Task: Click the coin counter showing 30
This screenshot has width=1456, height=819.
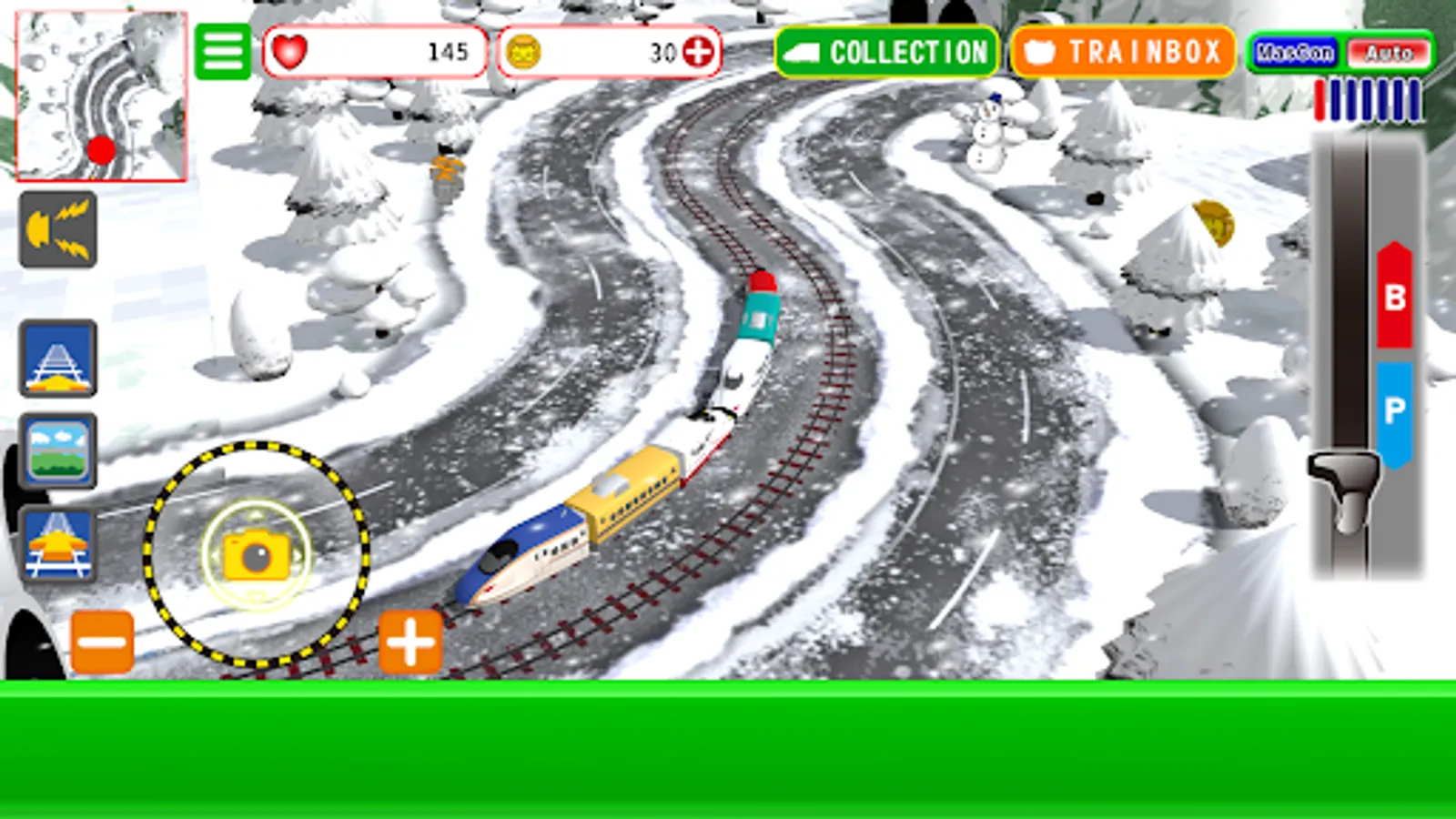Action: click(601, 53)
